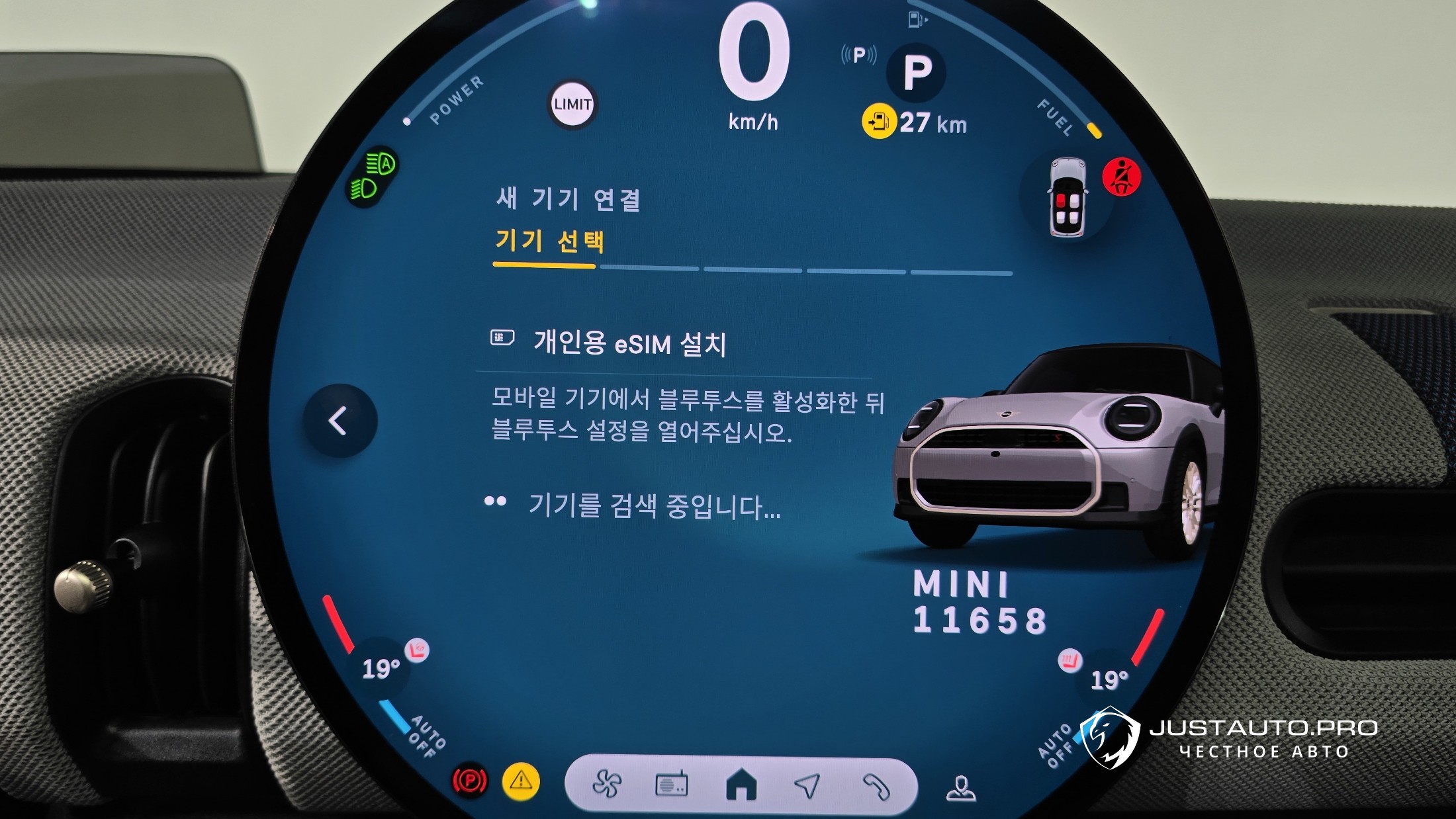Open the driver profile icon
1456x819 pixels.
(960, 788)
